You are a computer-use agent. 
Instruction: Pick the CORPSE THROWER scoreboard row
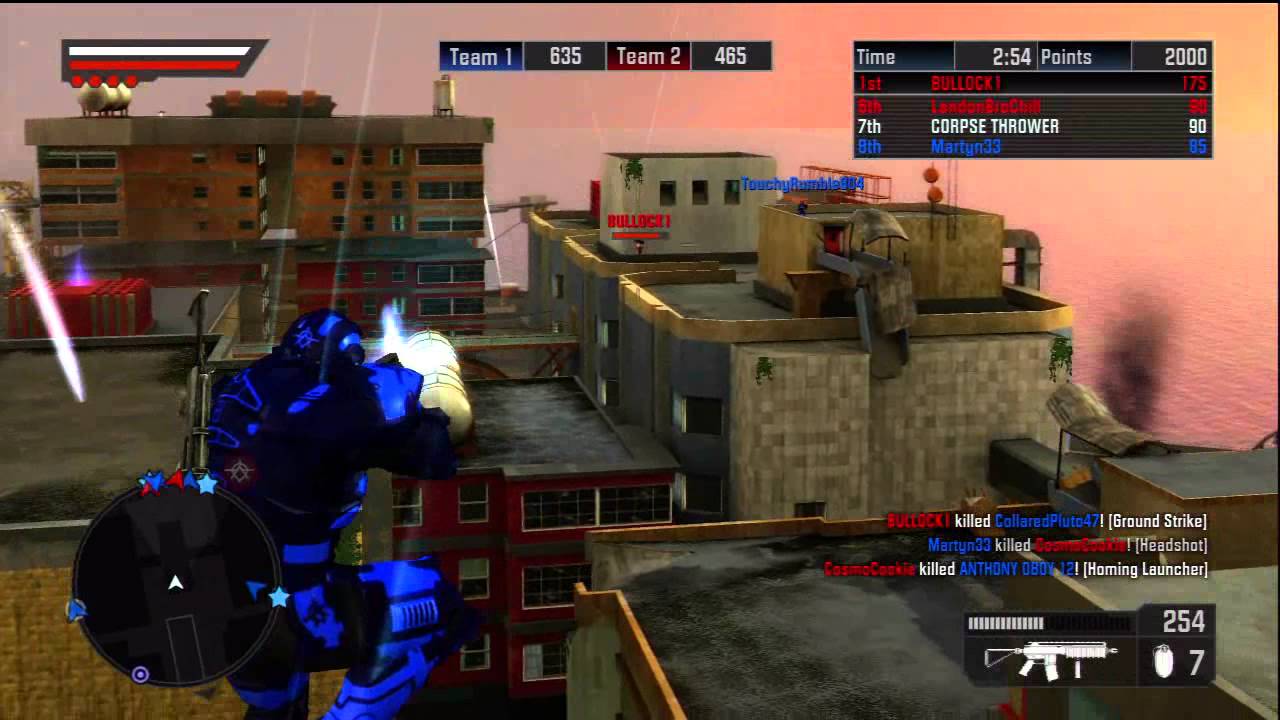point(1032,127)
